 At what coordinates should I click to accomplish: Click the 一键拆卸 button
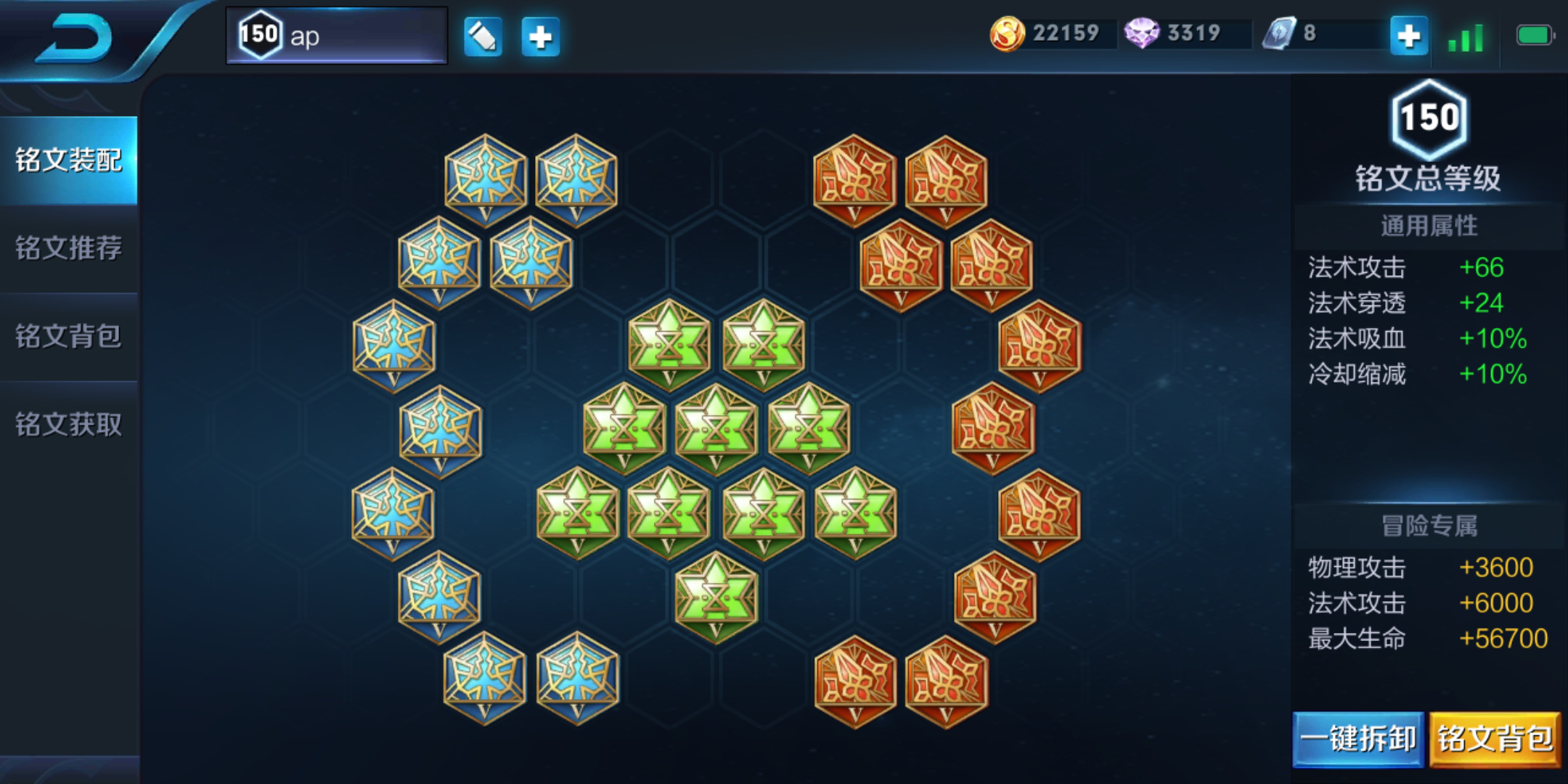tap(1357, 739)
